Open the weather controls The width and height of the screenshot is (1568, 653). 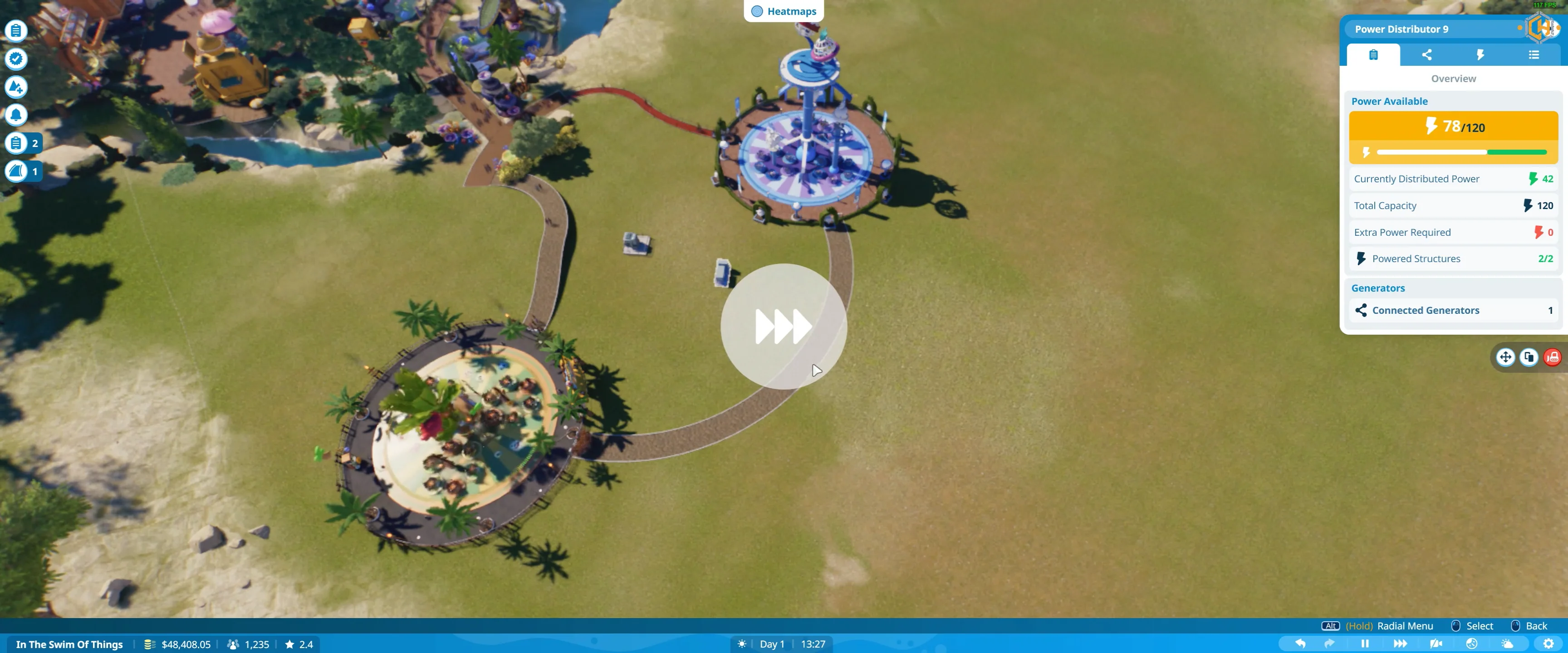pyautogui.click(x=1507, y=643)
